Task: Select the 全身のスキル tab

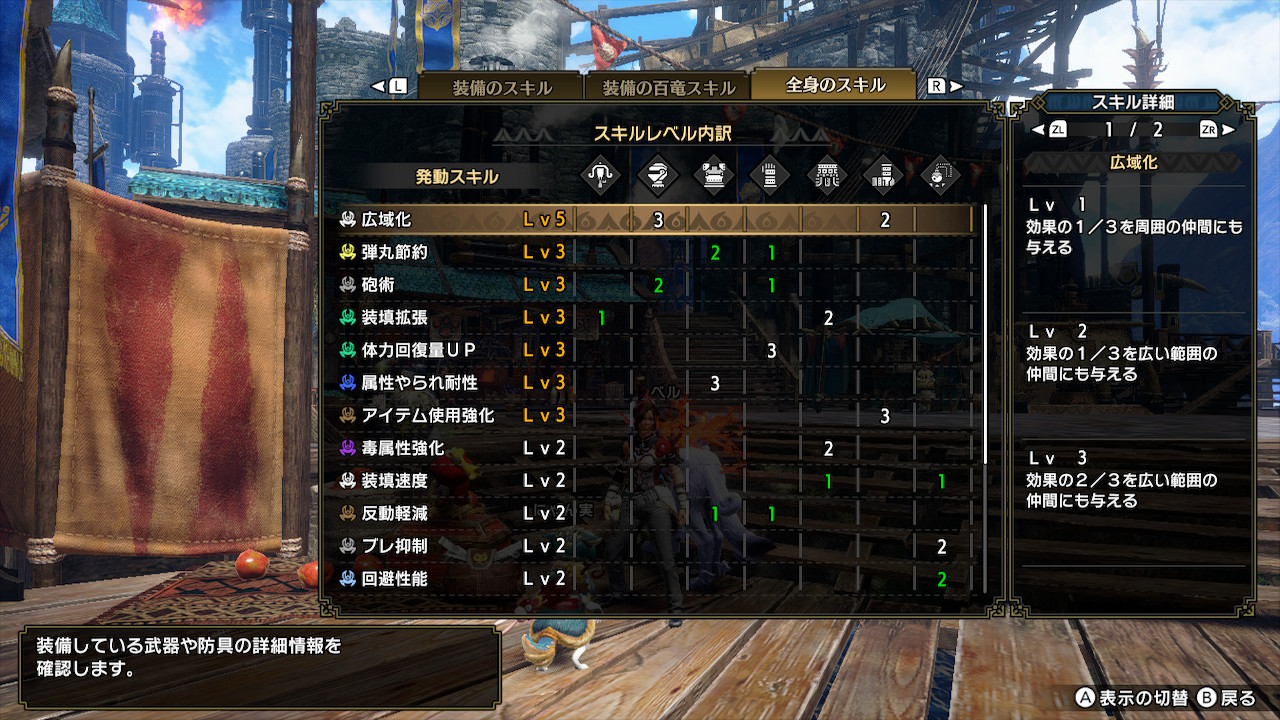Action: 835,85
